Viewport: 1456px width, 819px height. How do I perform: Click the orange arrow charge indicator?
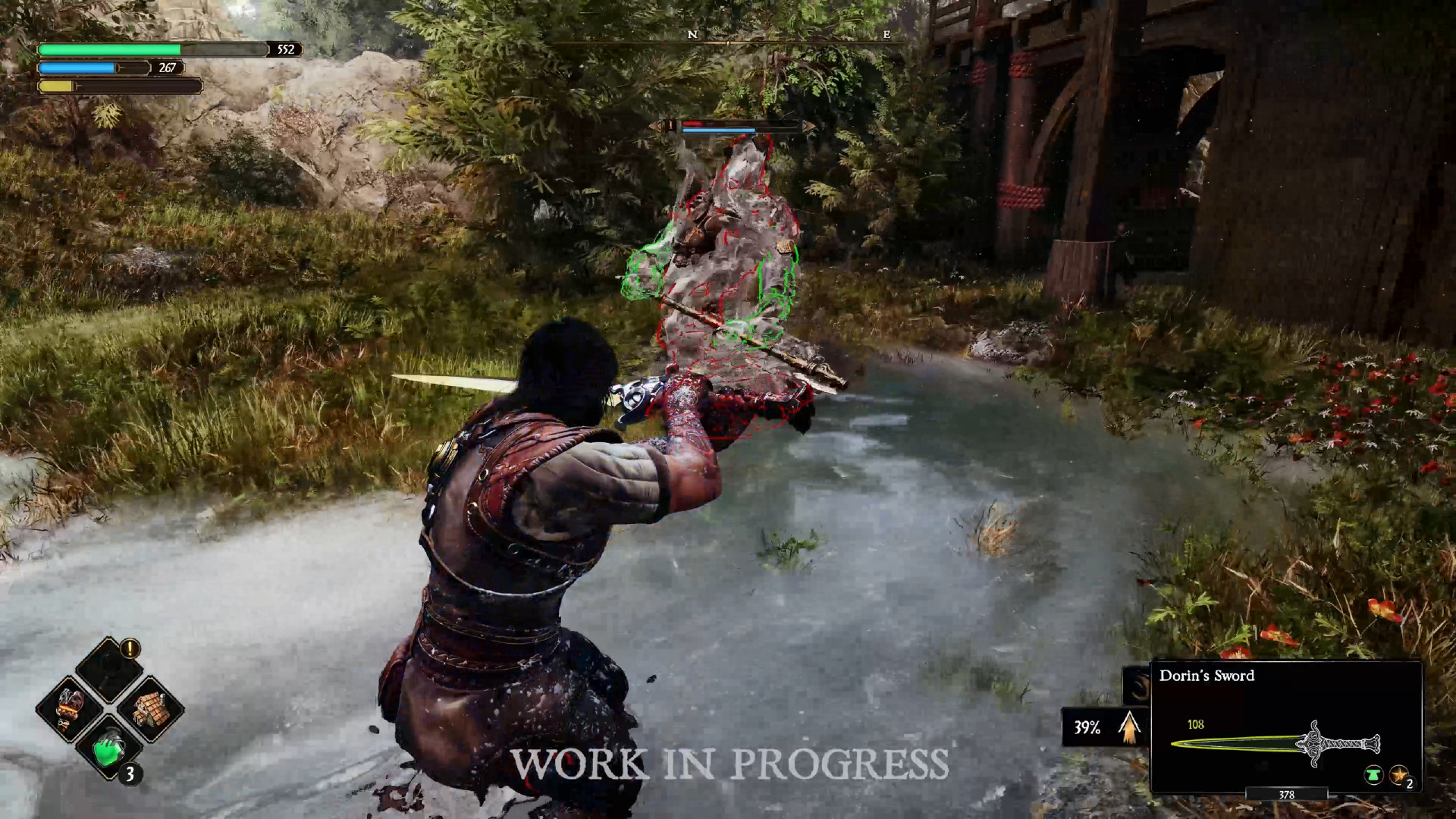point(1130,727)
